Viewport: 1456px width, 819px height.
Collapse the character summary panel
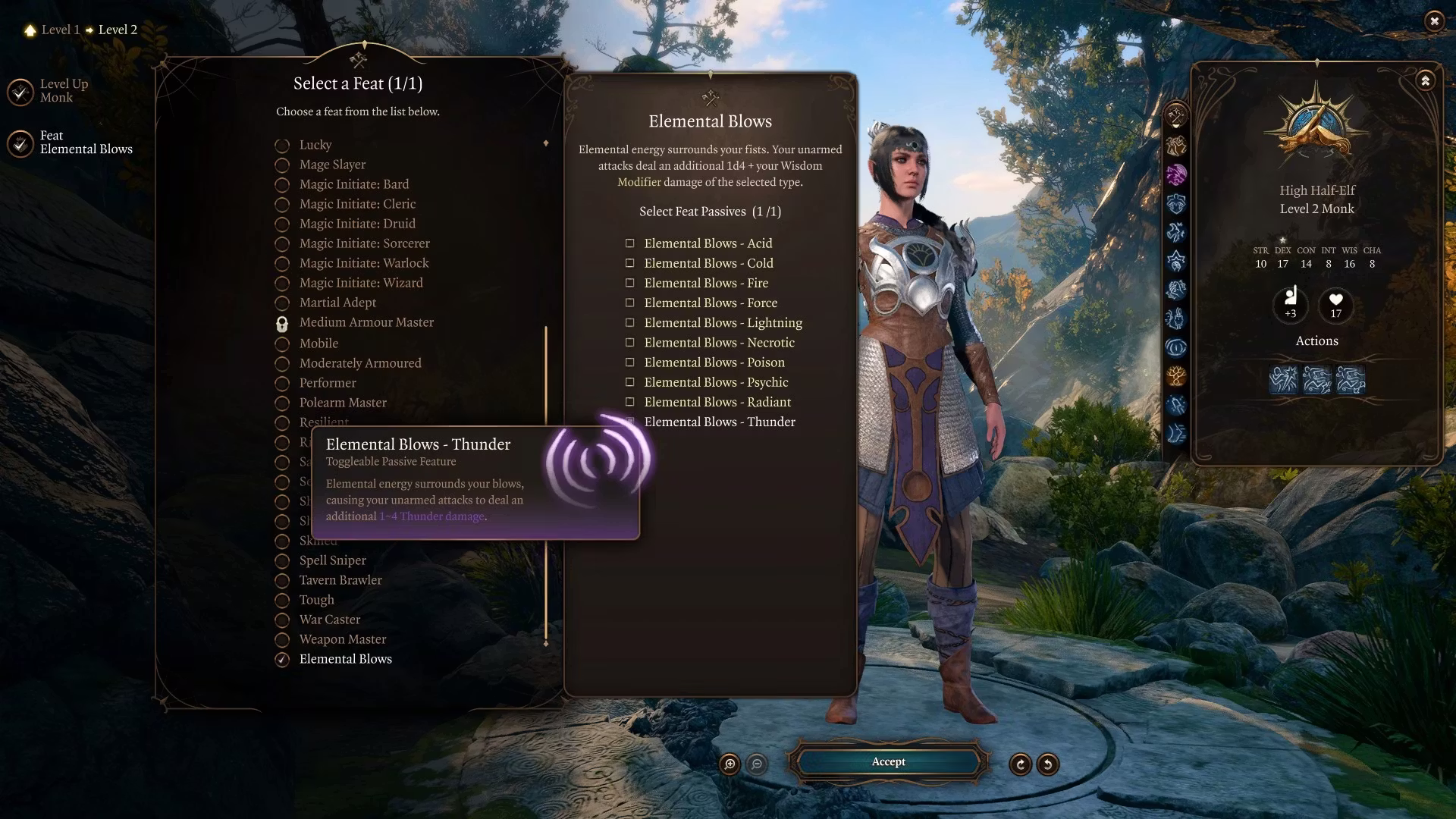point(1425,80)
